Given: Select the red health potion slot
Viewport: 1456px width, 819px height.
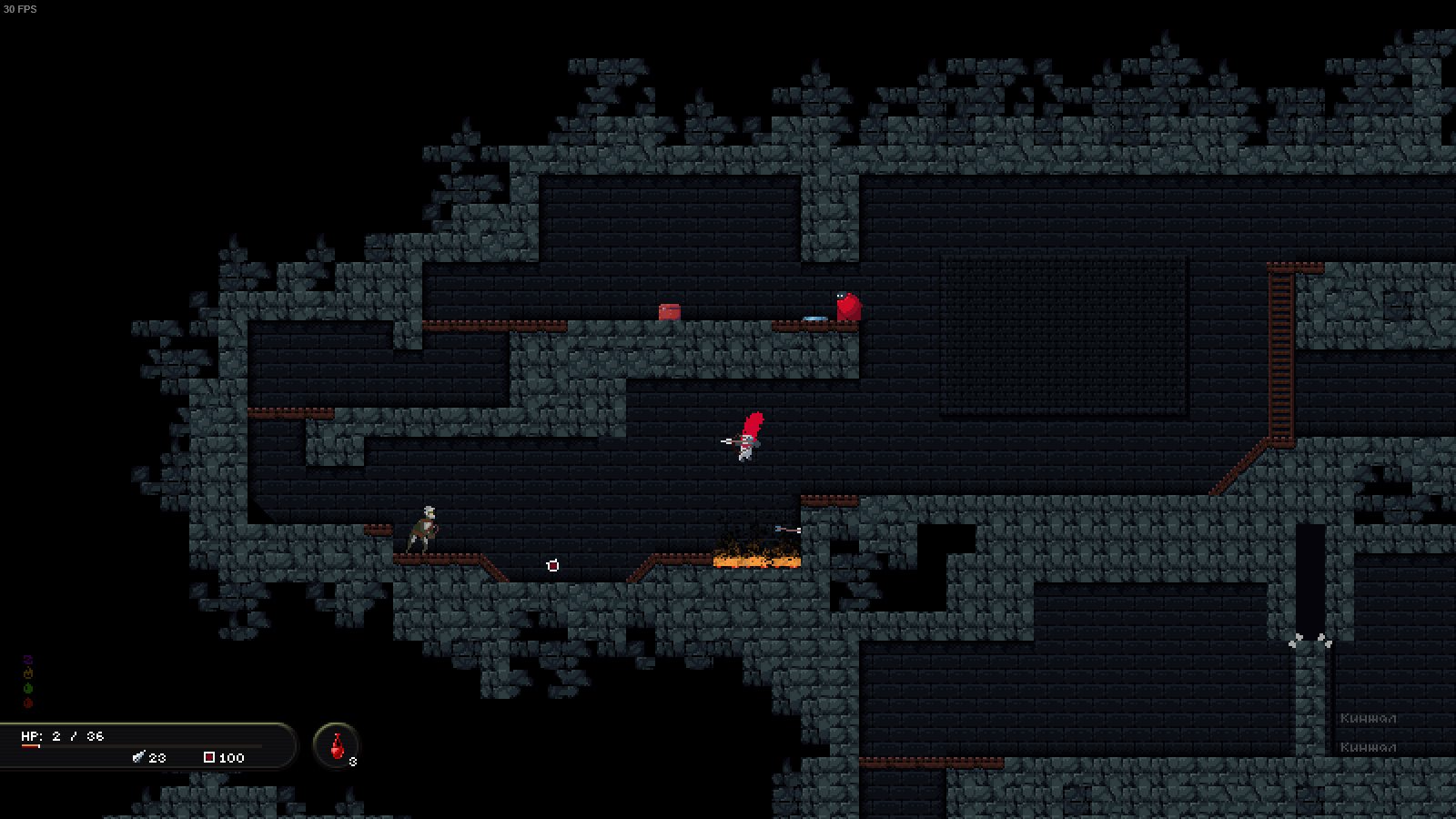Looking at the screenshot, I should (337, 746).
